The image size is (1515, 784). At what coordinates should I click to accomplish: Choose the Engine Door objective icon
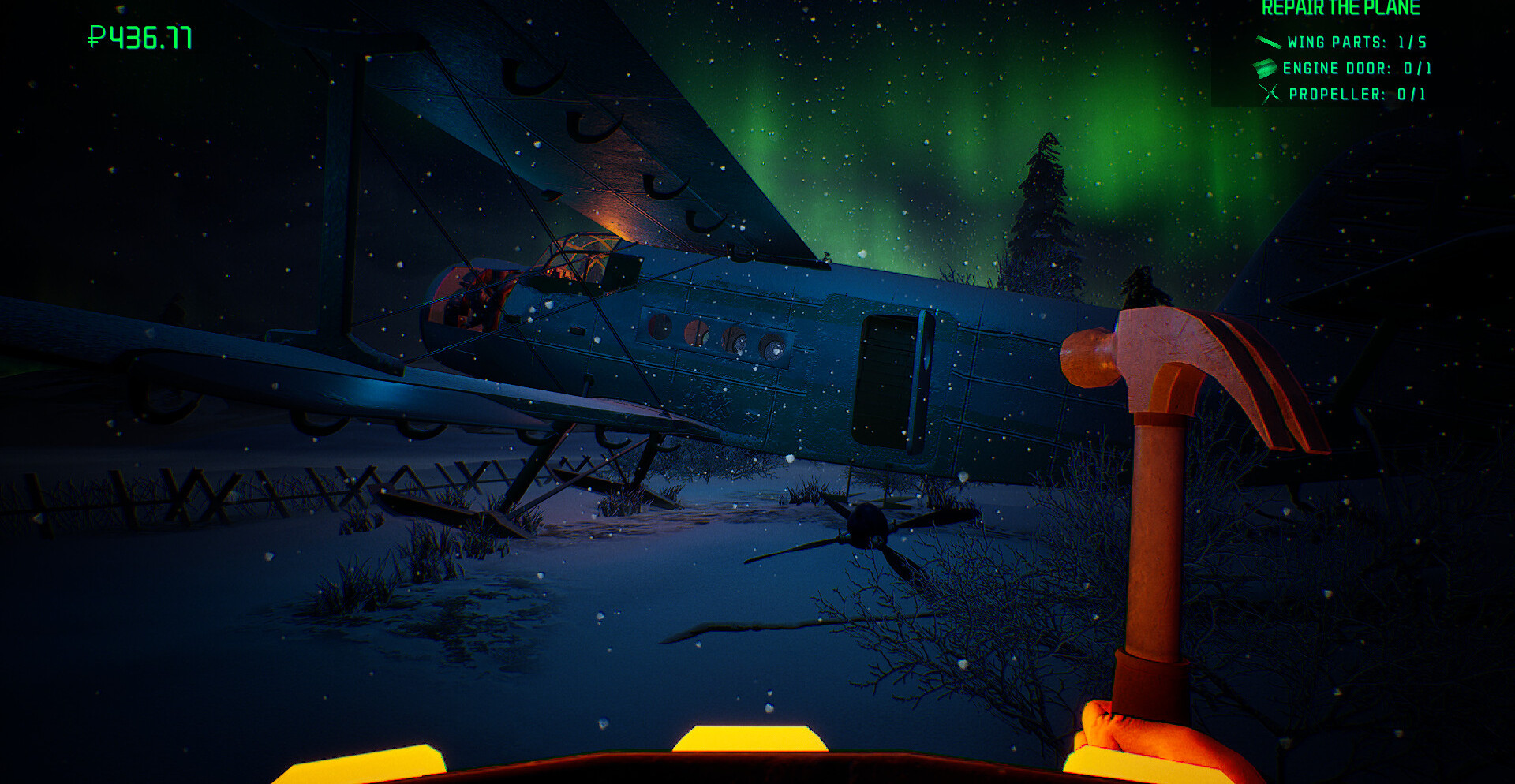click(1264, 68)
